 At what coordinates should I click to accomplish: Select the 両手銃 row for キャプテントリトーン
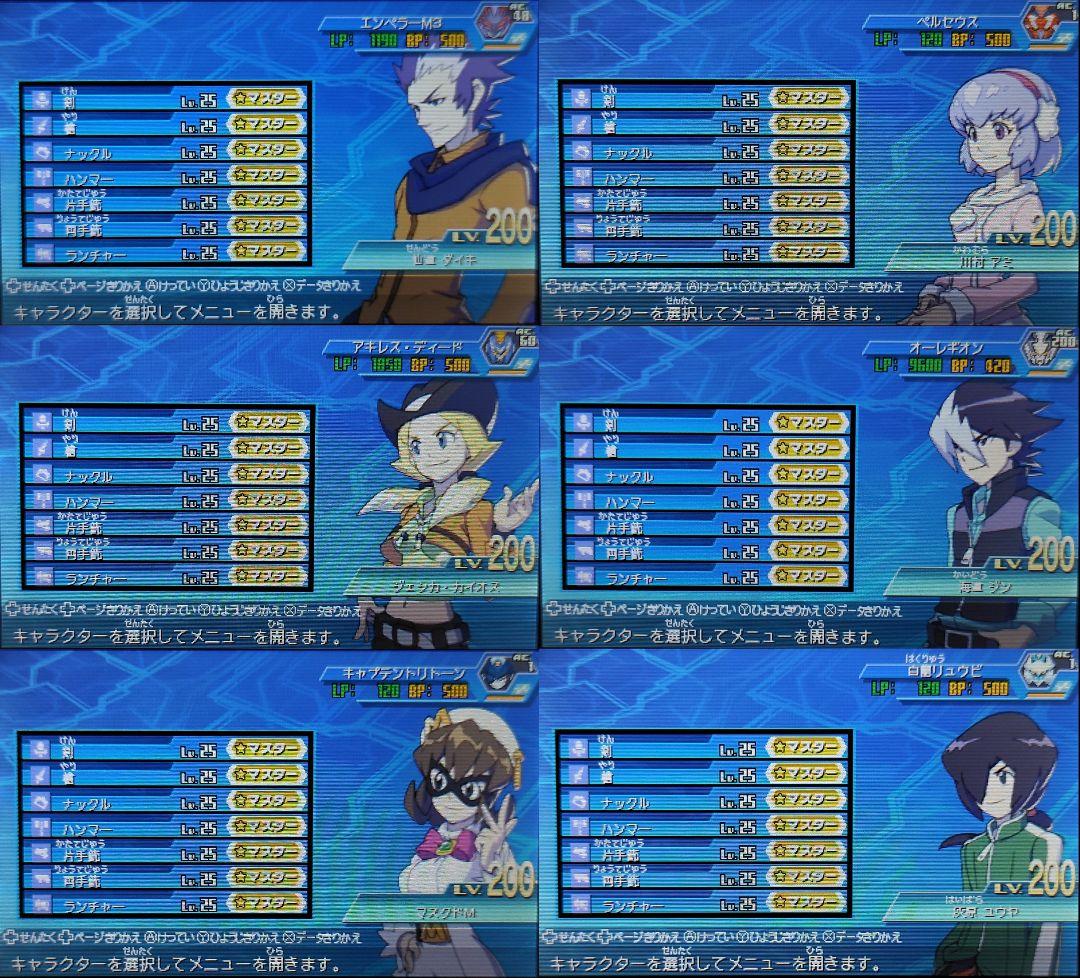click(165, 878)
